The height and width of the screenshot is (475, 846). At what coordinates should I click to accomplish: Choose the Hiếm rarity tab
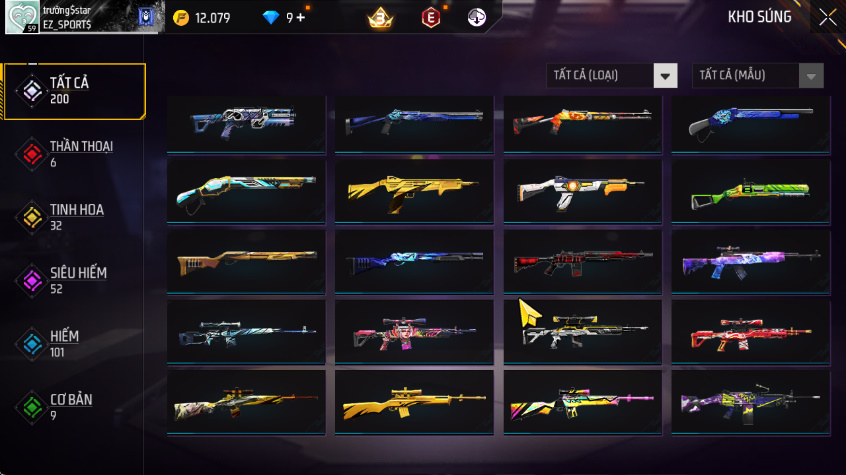click(73, 343)
